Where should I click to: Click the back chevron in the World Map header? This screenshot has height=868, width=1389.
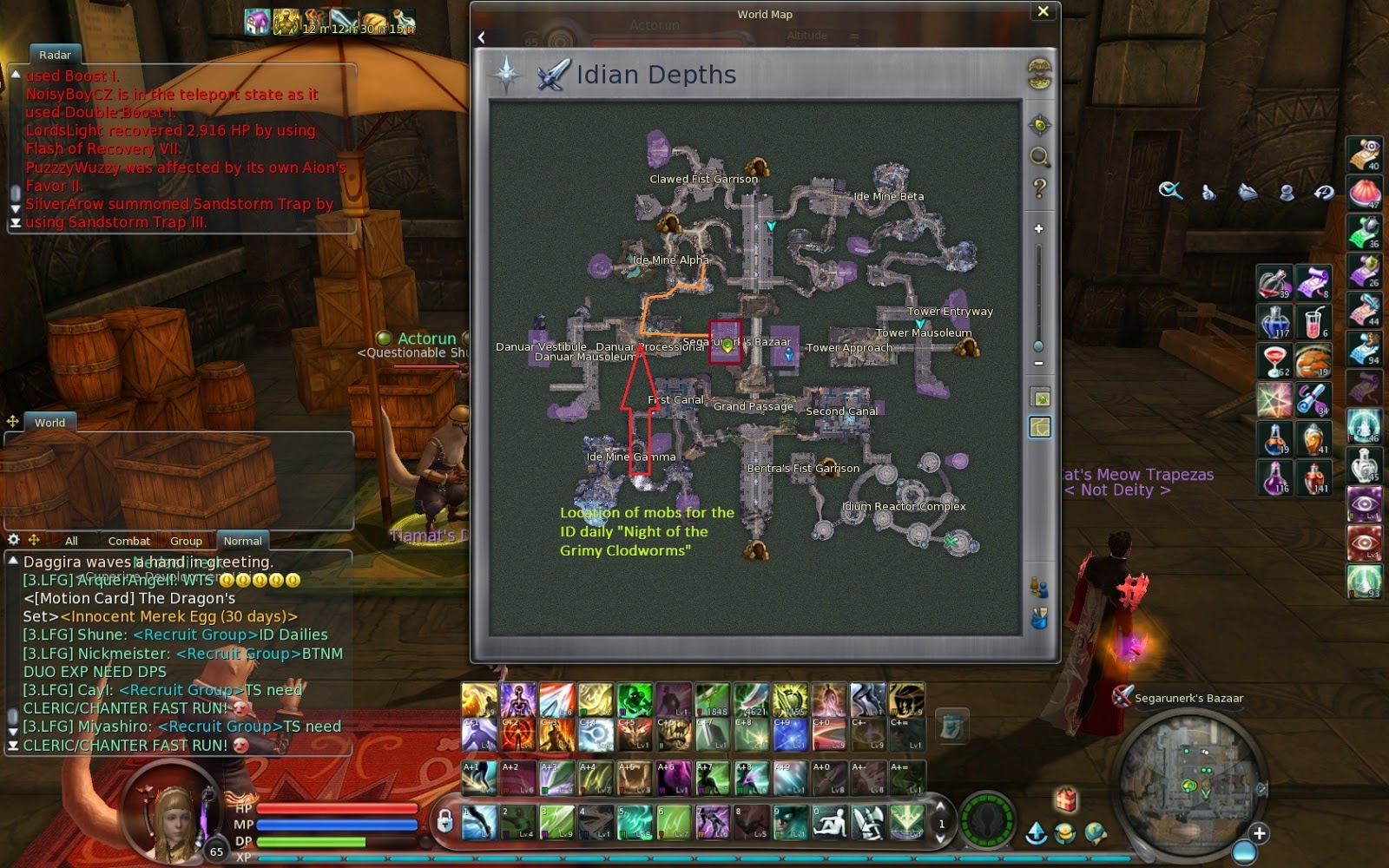[479, 36]
